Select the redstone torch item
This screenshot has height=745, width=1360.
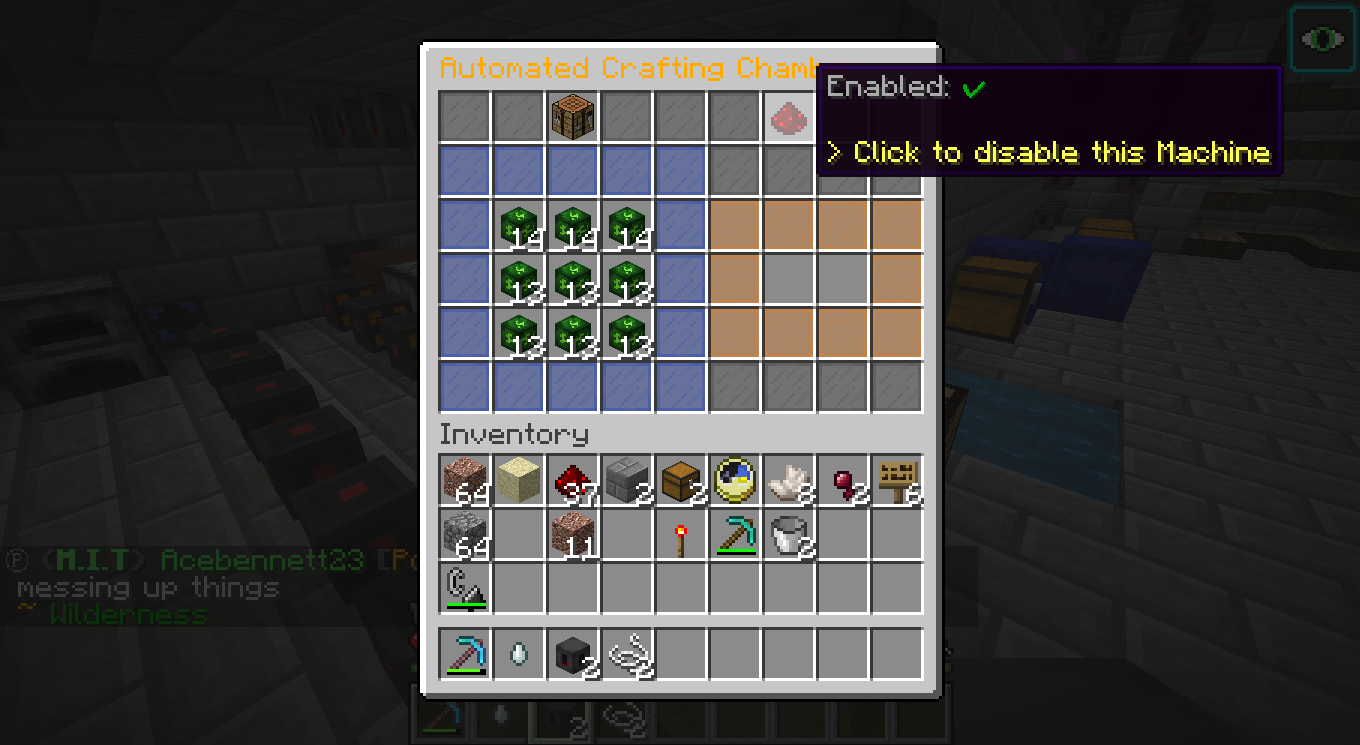pos(681,535)
